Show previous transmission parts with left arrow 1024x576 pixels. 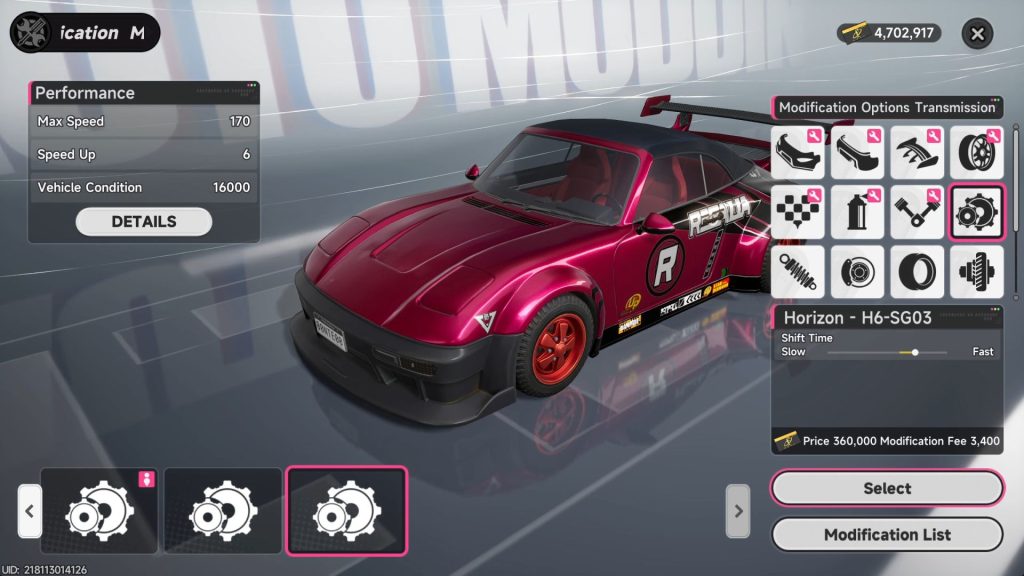click(x=29, y=510)
